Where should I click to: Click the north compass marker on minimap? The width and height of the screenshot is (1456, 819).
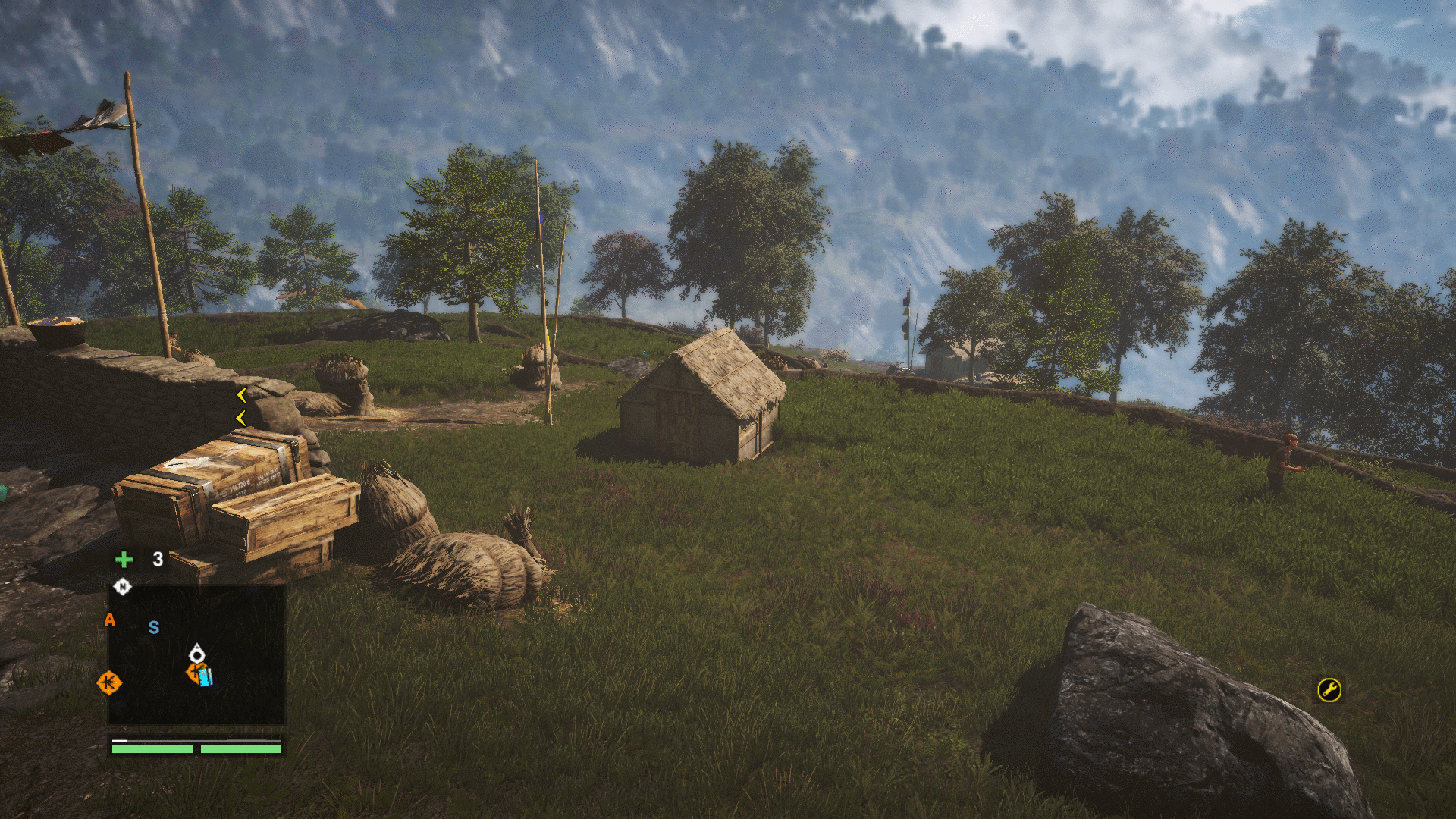pyautogui.click(x=122, y=586)
